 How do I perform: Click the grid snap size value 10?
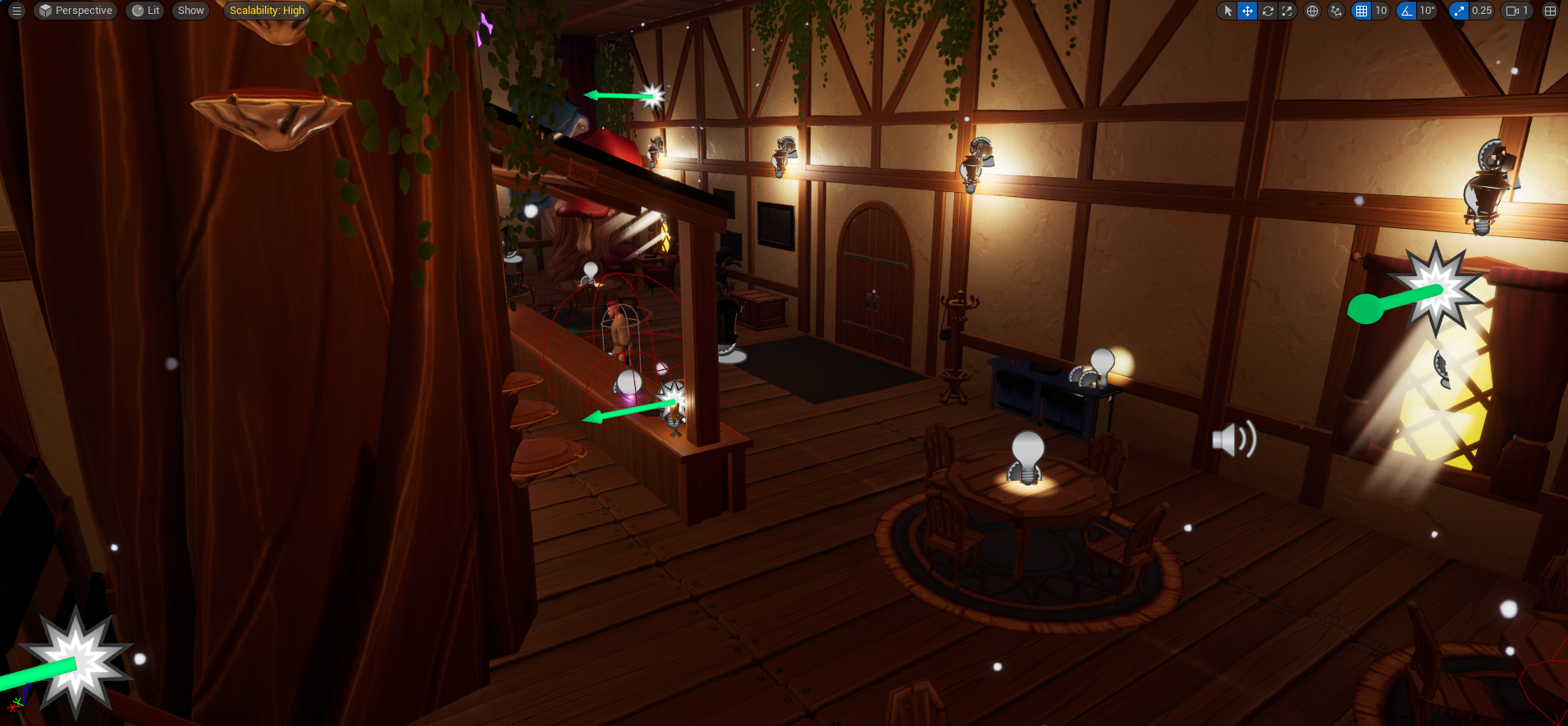point(1383,11)
